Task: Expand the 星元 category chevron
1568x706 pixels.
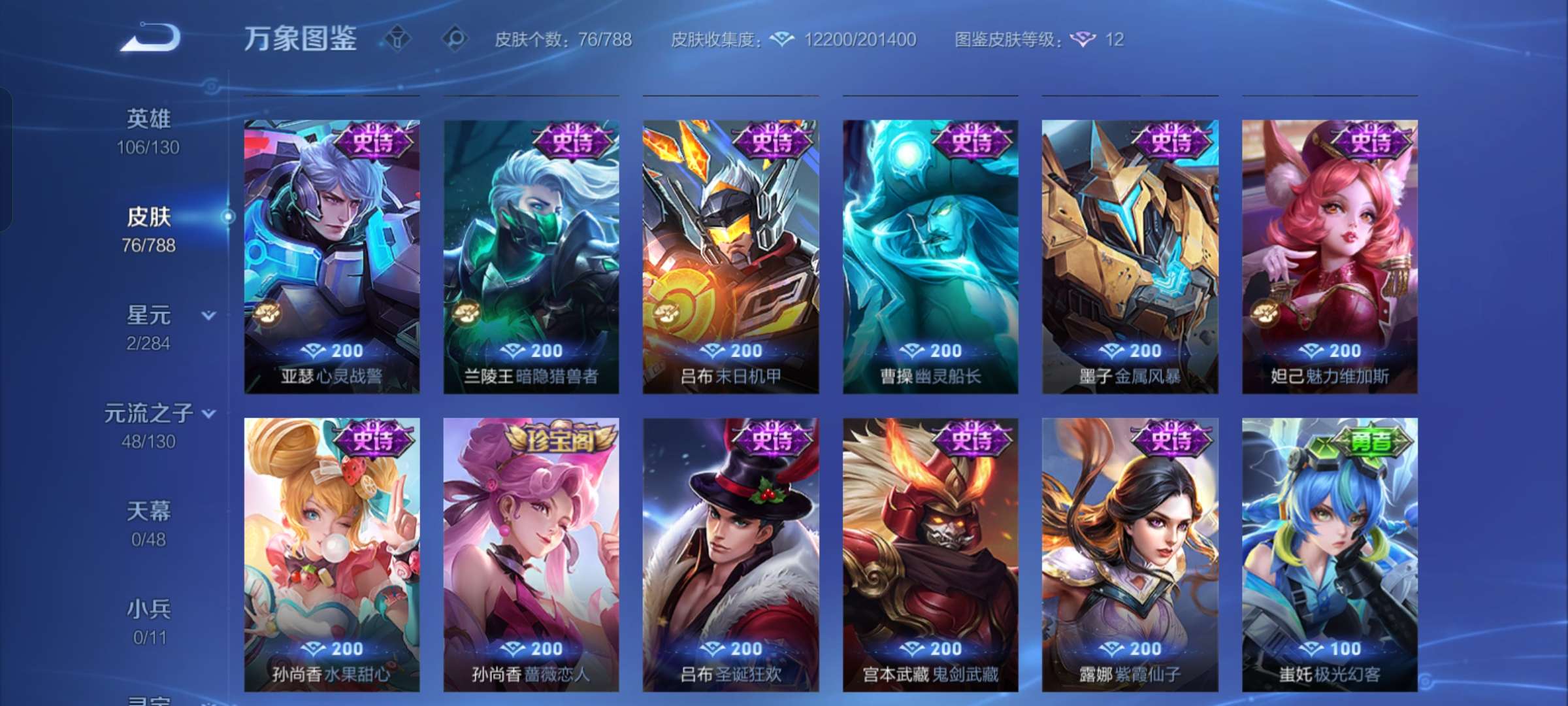Action: tap(208, 316)
